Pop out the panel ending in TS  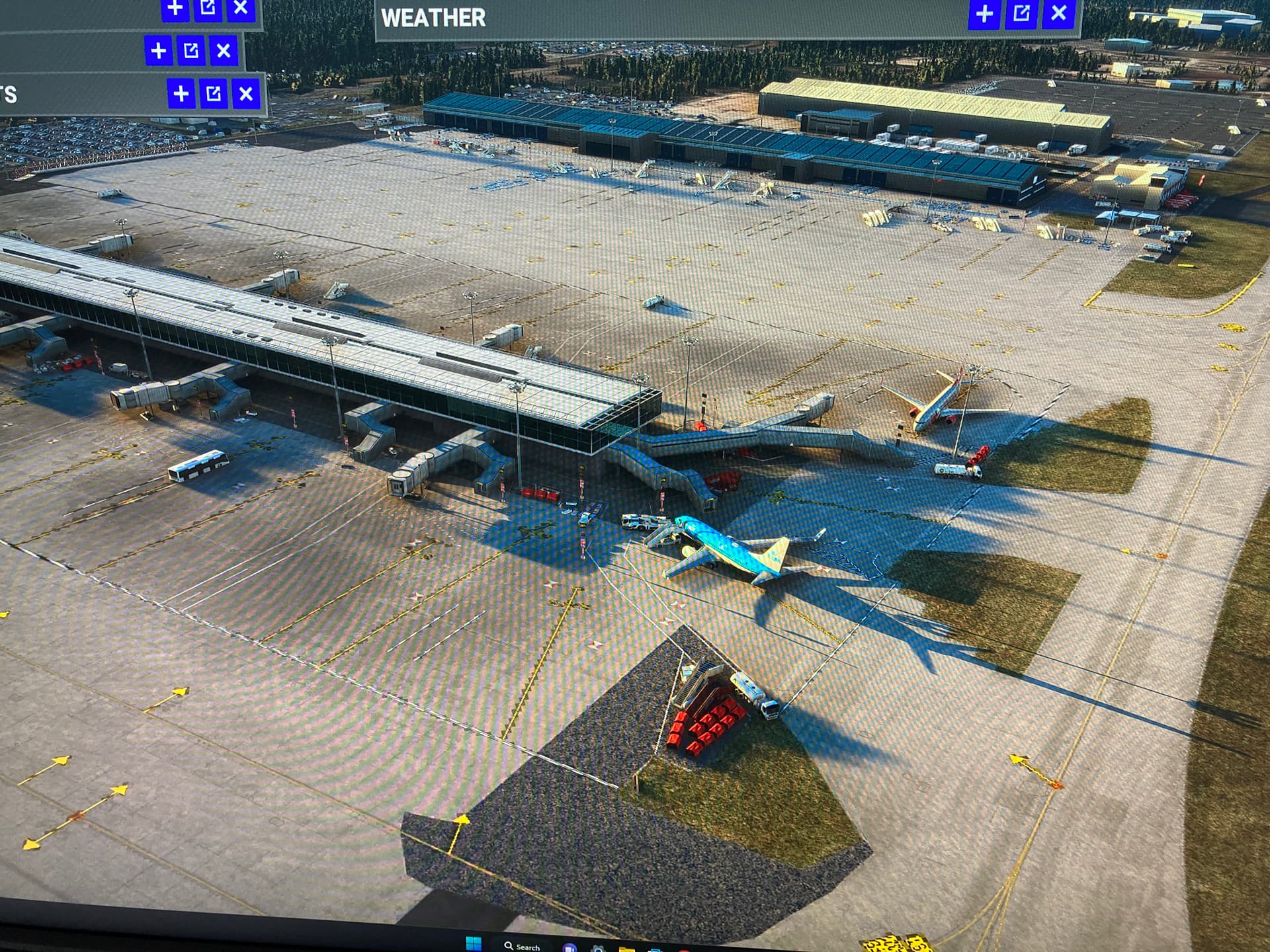click(x=214, y=94)
